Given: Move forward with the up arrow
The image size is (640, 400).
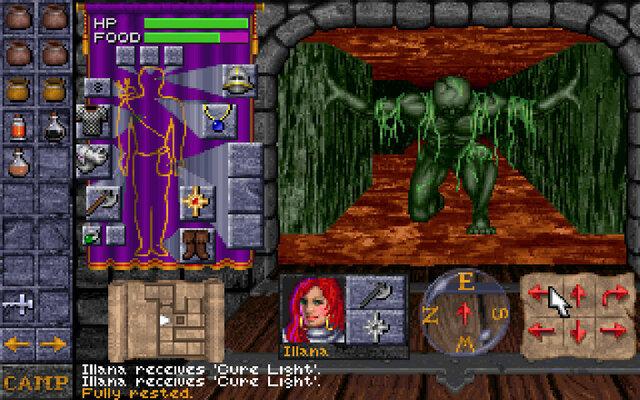Looking at the screenshot, I should [578, 293].
